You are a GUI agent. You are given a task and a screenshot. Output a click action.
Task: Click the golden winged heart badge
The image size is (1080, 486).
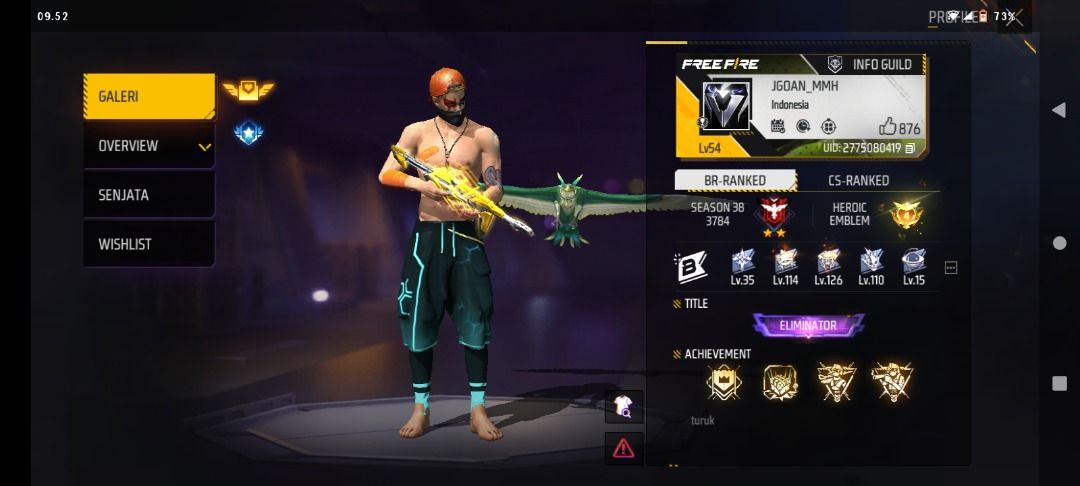coord(248,91)
